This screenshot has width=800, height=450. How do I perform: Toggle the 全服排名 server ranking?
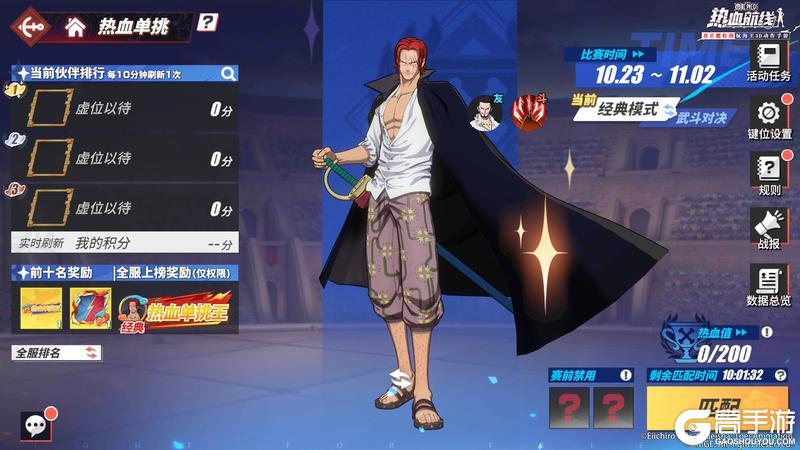tap(57, 352)
